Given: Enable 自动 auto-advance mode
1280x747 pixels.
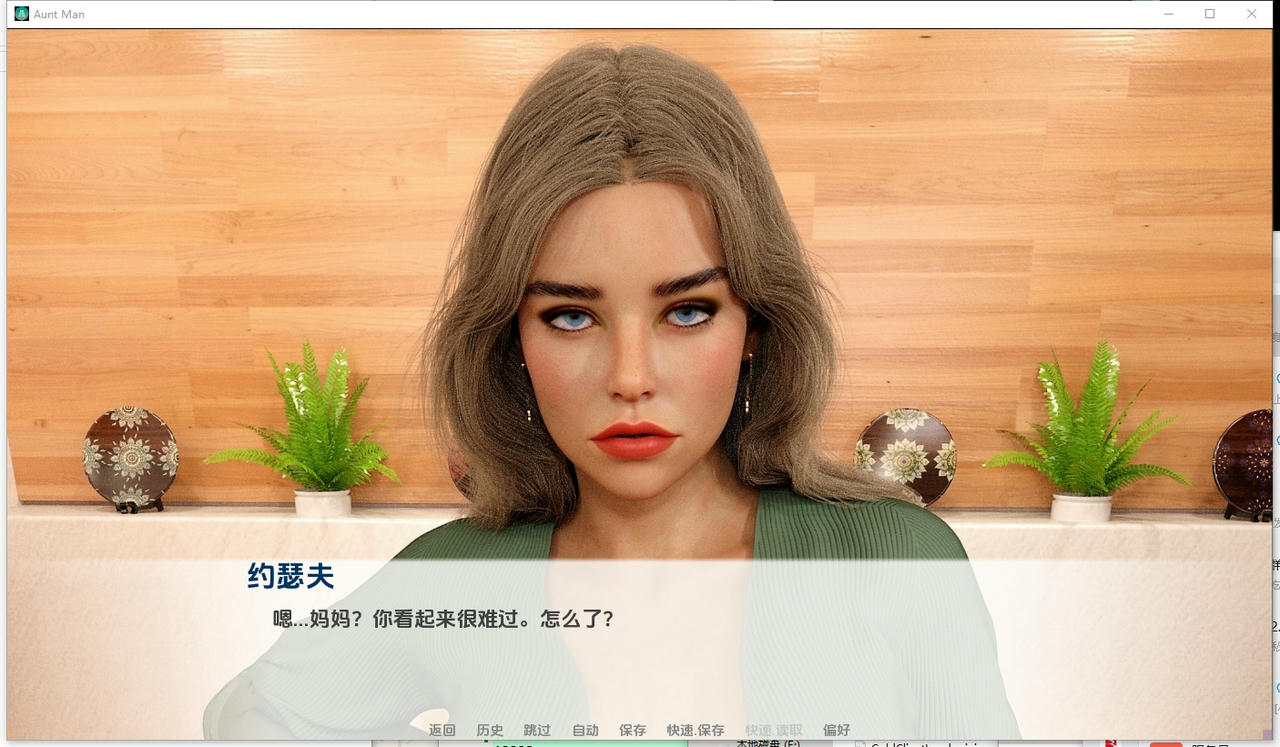Looking at the screenshot, I should 585,730.
